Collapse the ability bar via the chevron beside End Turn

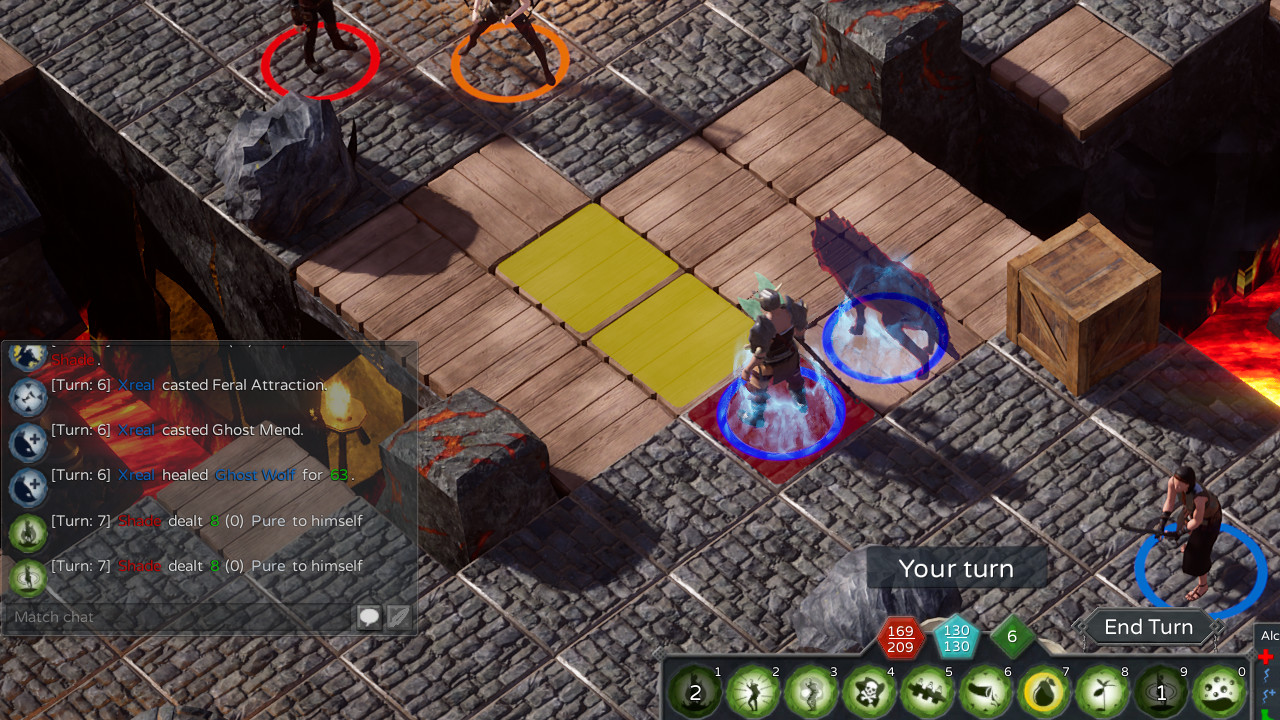click(x=1082, y=627)
